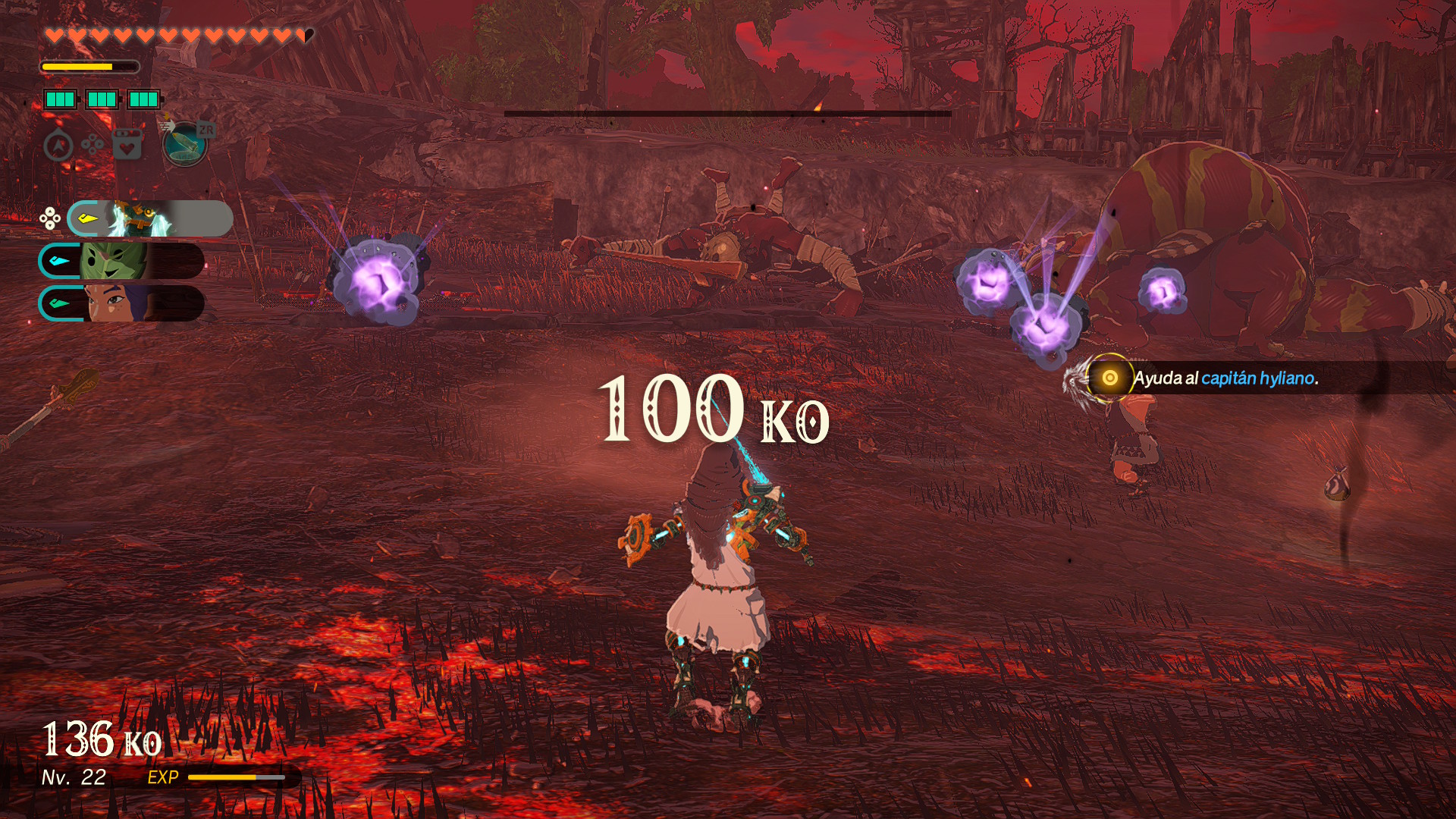Use the heart healing item icon

pos(127,144)
